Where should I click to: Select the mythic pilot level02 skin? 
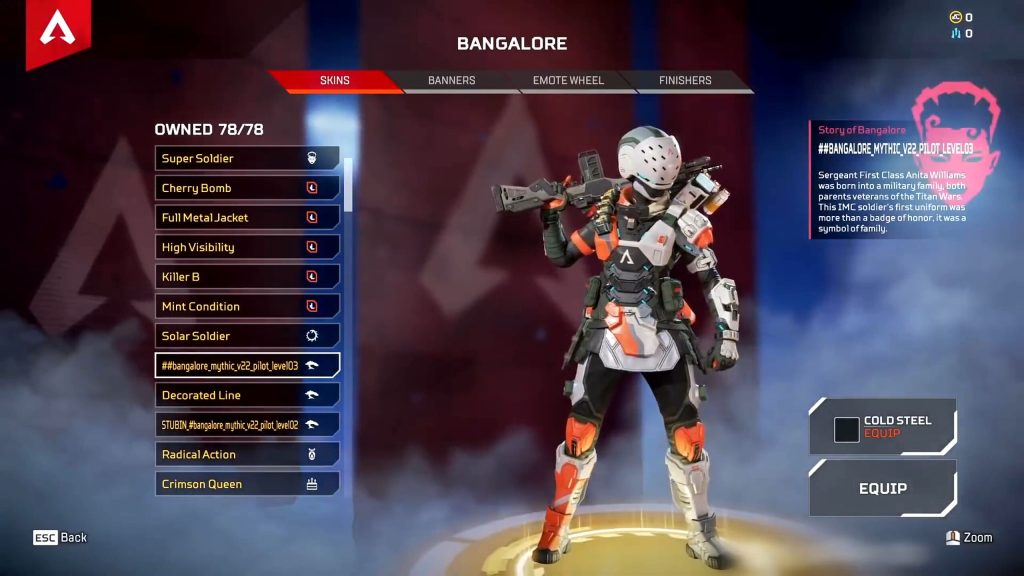click(247, 425)
